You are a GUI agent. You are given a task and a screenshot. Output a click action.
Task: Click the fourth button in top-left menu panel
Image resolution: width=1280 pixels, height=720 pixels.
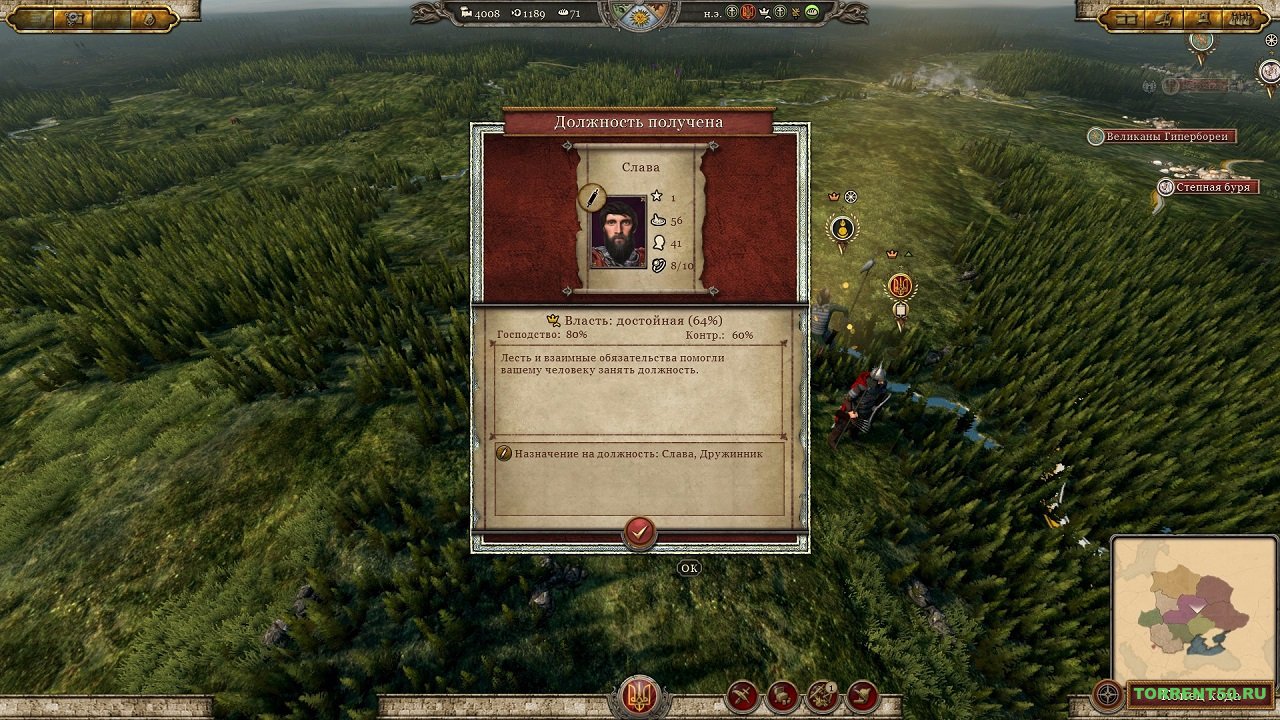(148, 18)
